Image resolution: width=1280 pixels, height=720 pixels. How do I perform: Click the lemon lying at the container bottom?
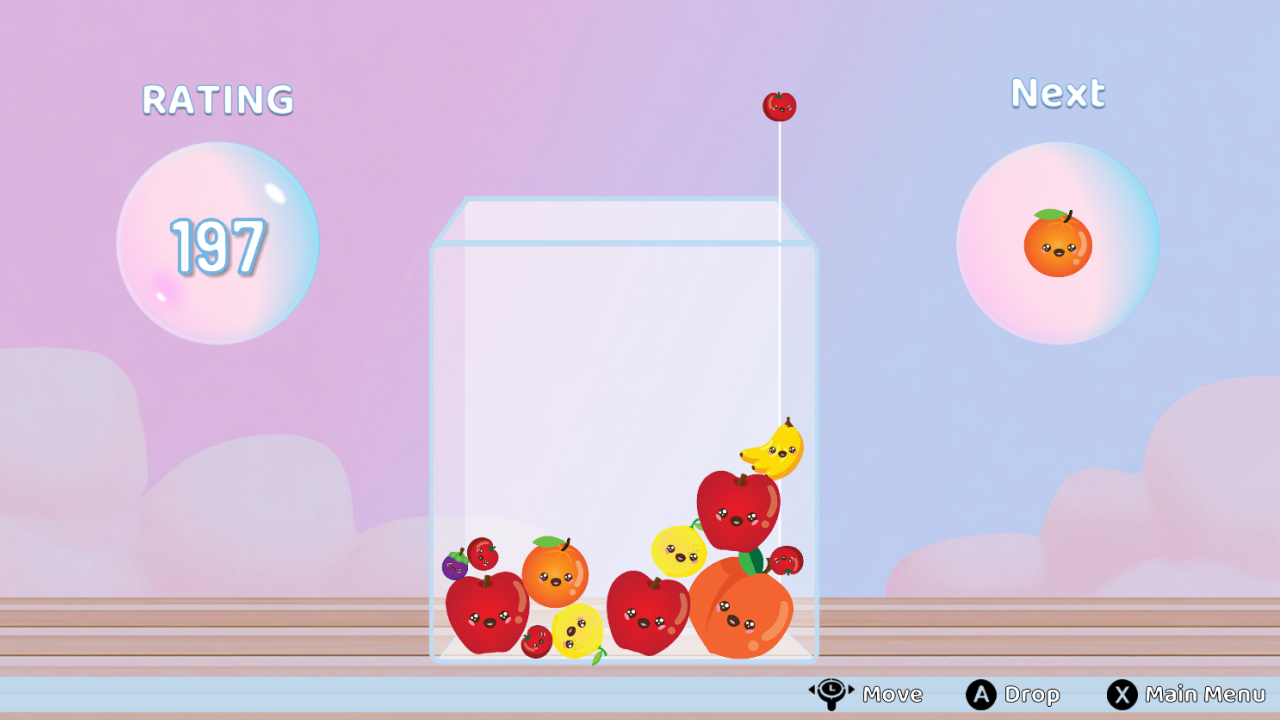(574, 630)
